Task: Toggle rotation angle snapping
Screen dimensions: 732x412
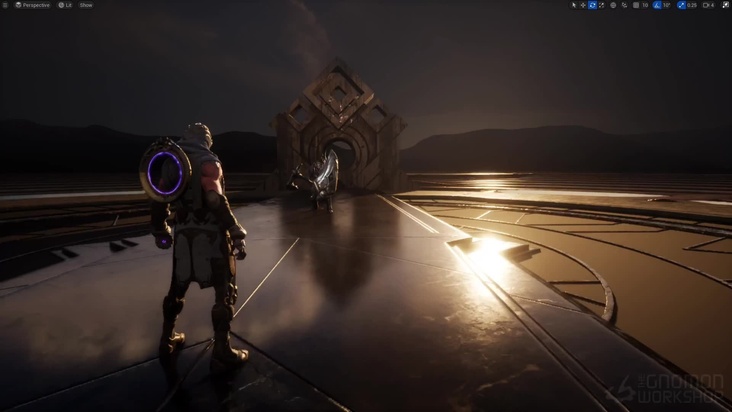Action: (657, 5)
